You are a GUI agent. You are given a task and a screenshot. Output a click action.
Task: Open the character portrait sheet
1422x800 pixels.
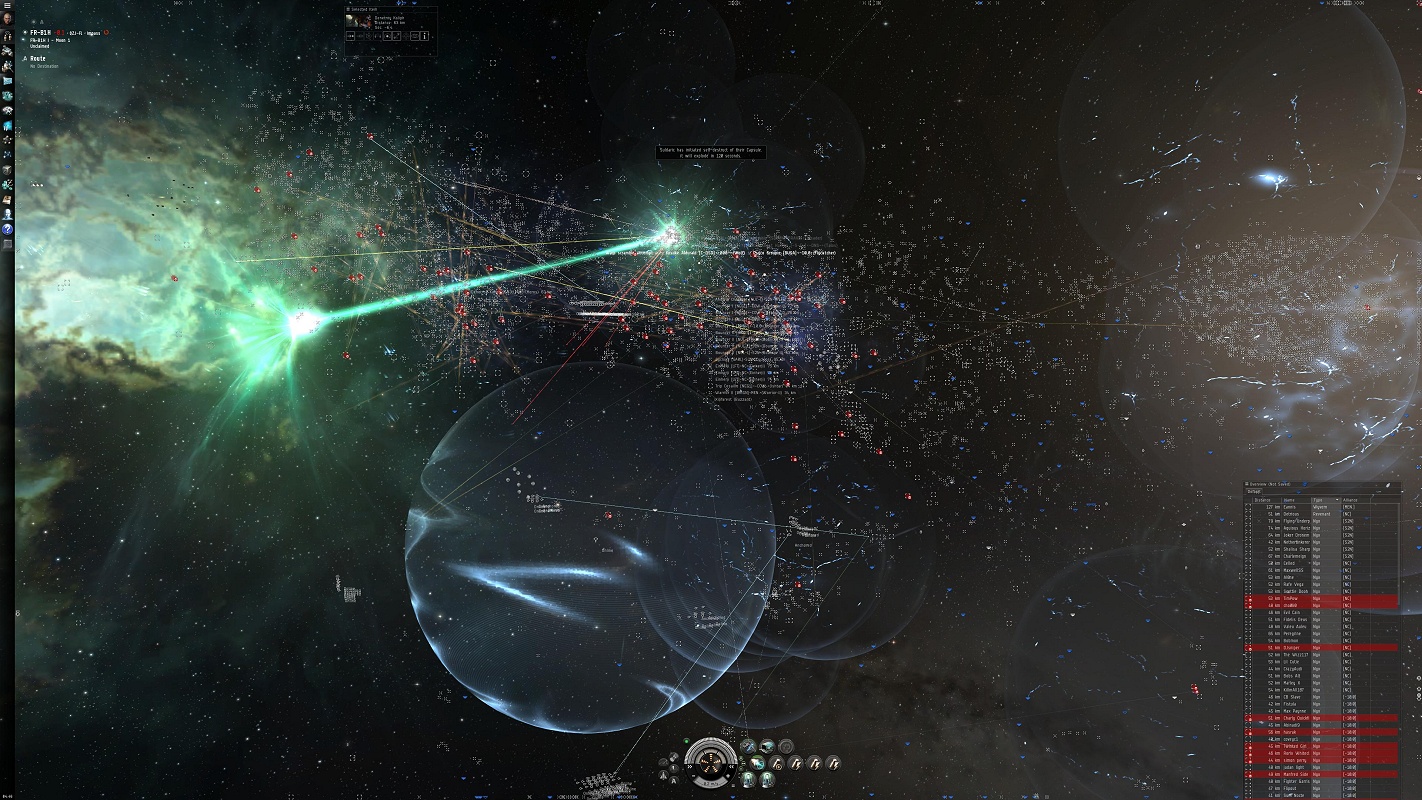(7, 20)
